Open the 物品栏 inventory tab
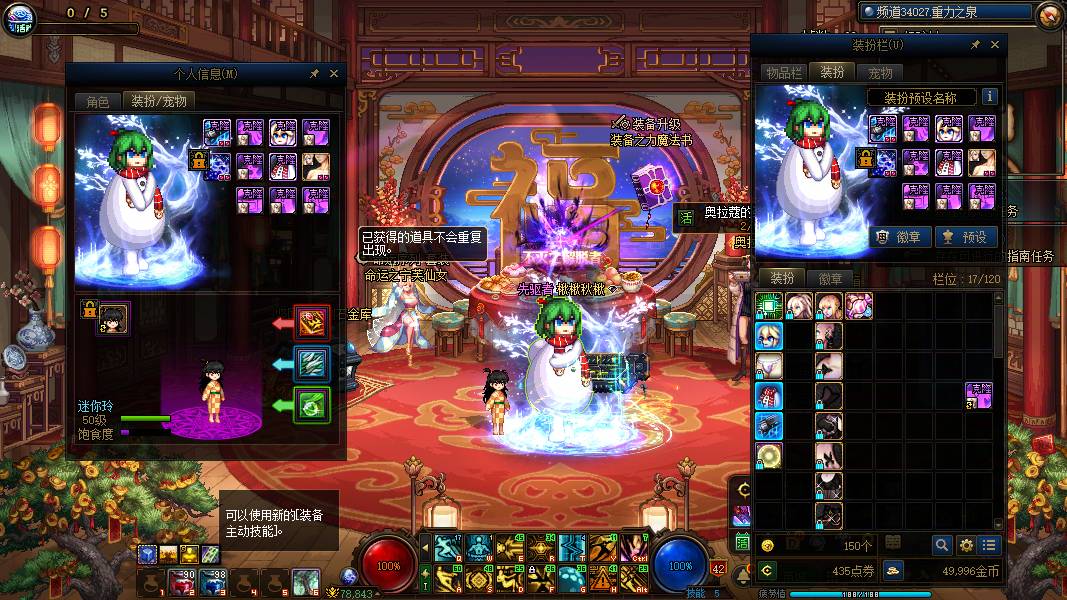The width and height of the screenshot is (1067, 600). point(784,72)
